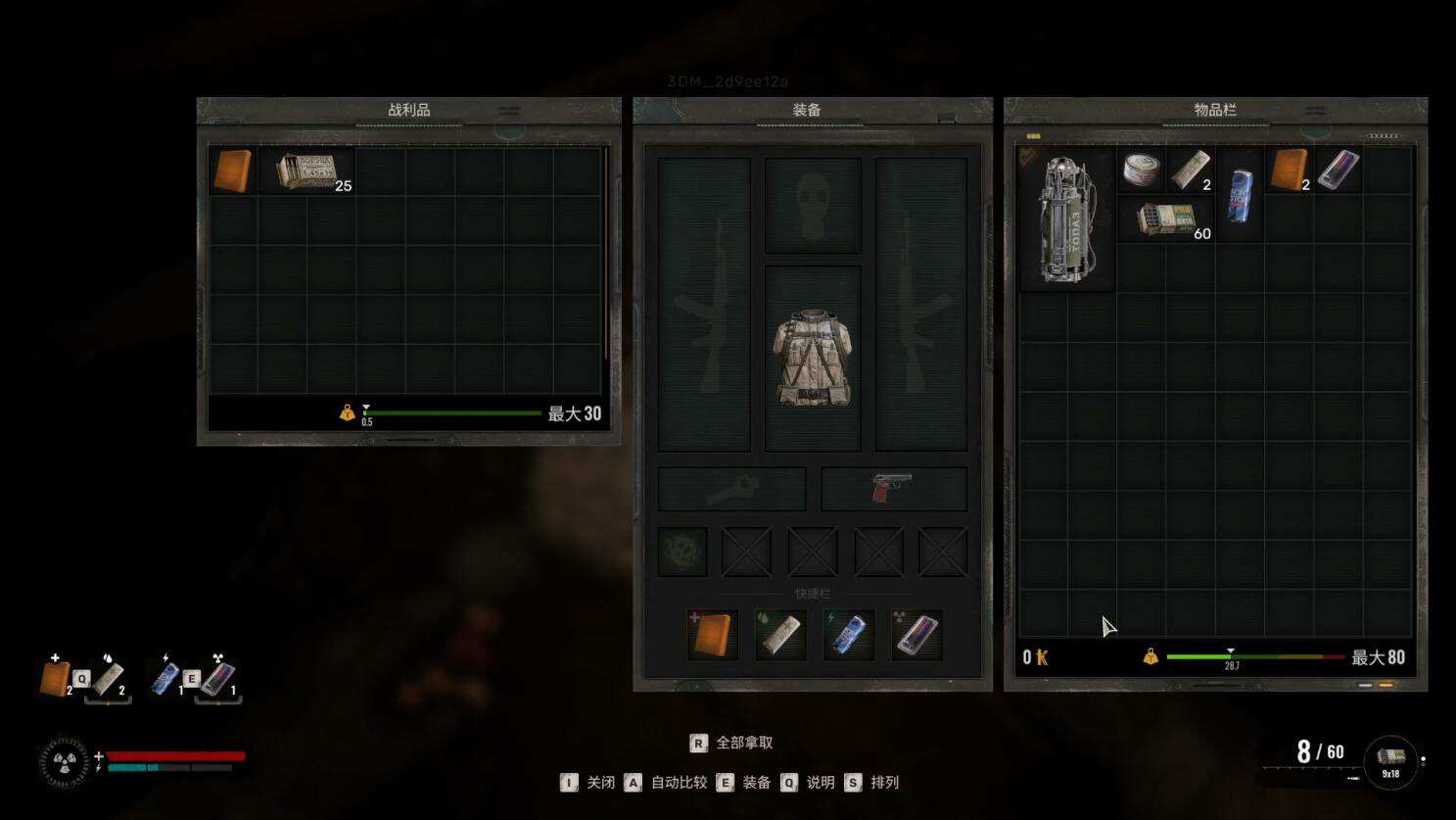
Task: Click the red and blue can in inventory grid
Action: pyautogui.click(x=1338, y=169)
